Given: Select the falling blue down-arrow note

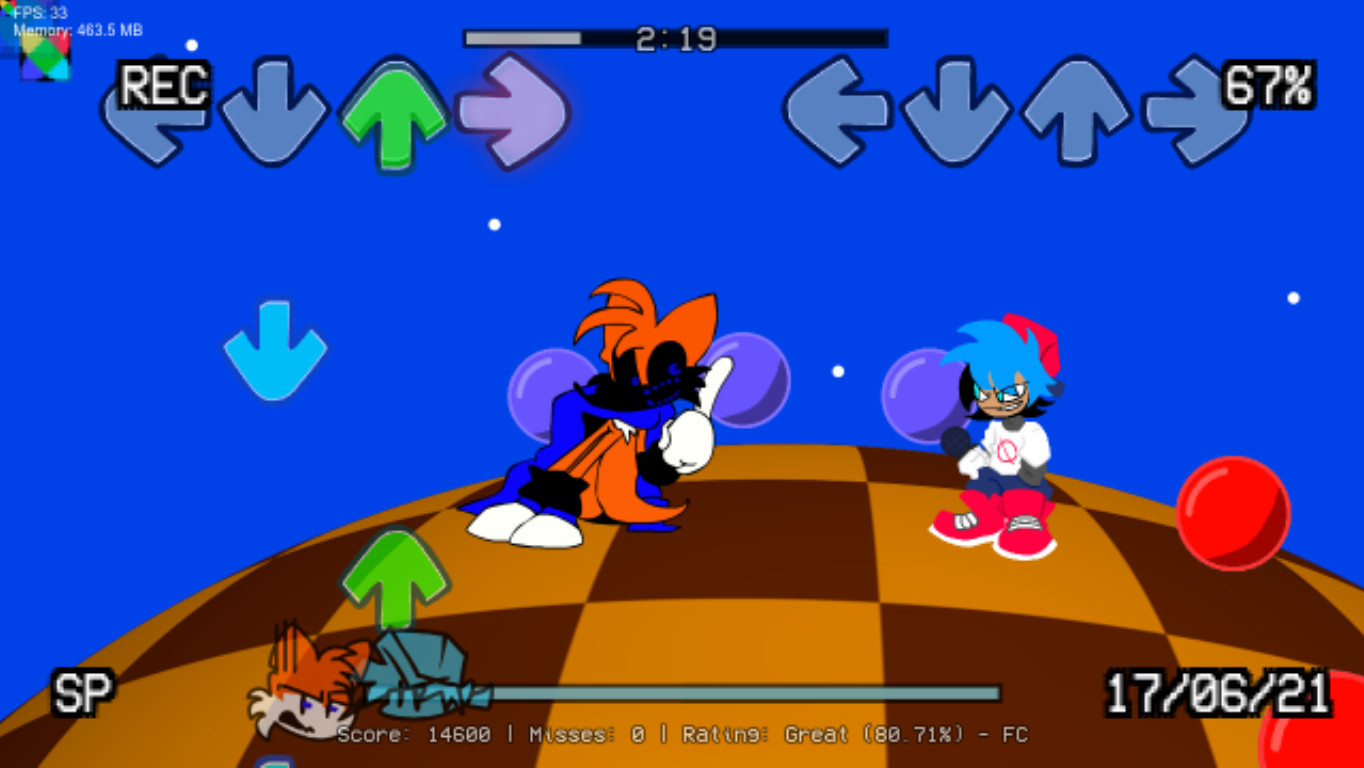Looking at the screenshot, I should (x=277, y=350).
